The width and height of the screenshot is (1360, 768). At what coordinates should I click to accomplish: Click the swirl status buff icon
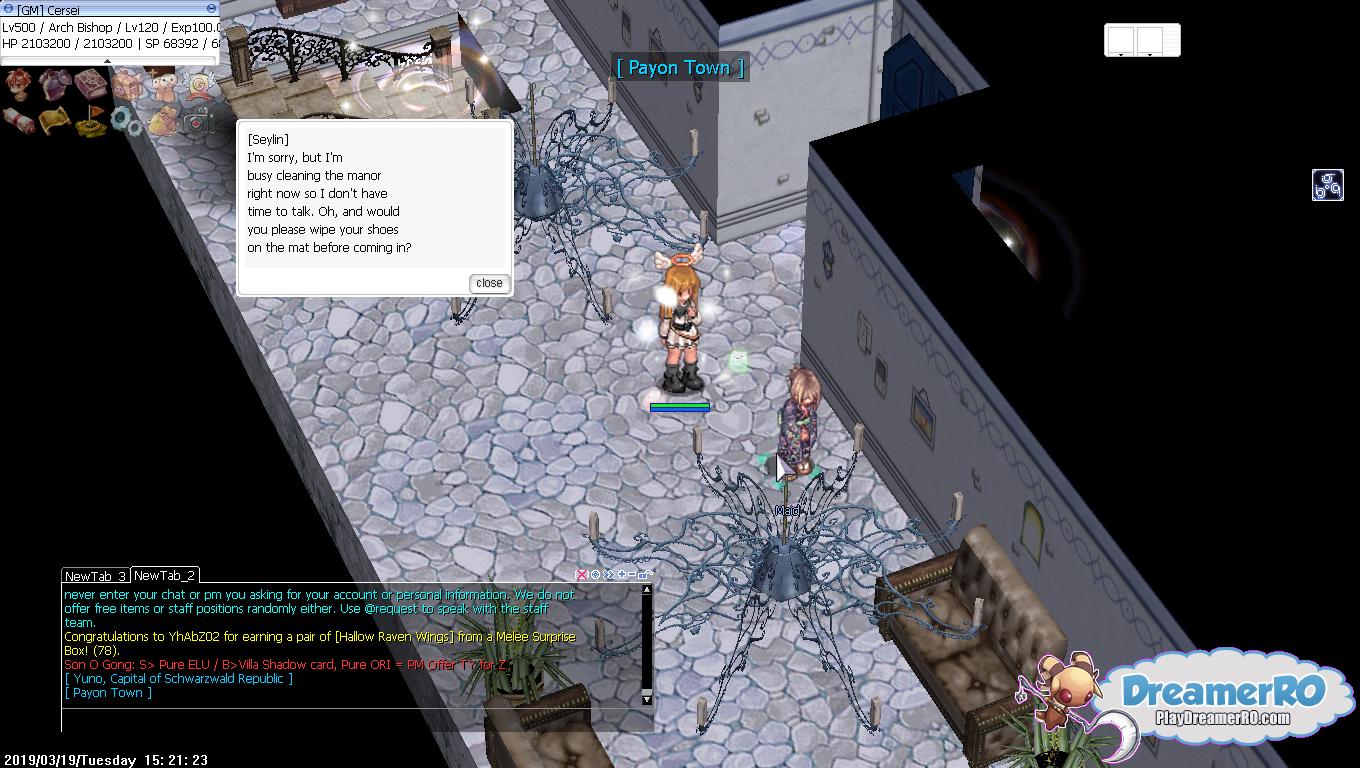[x=1327, y=185]
